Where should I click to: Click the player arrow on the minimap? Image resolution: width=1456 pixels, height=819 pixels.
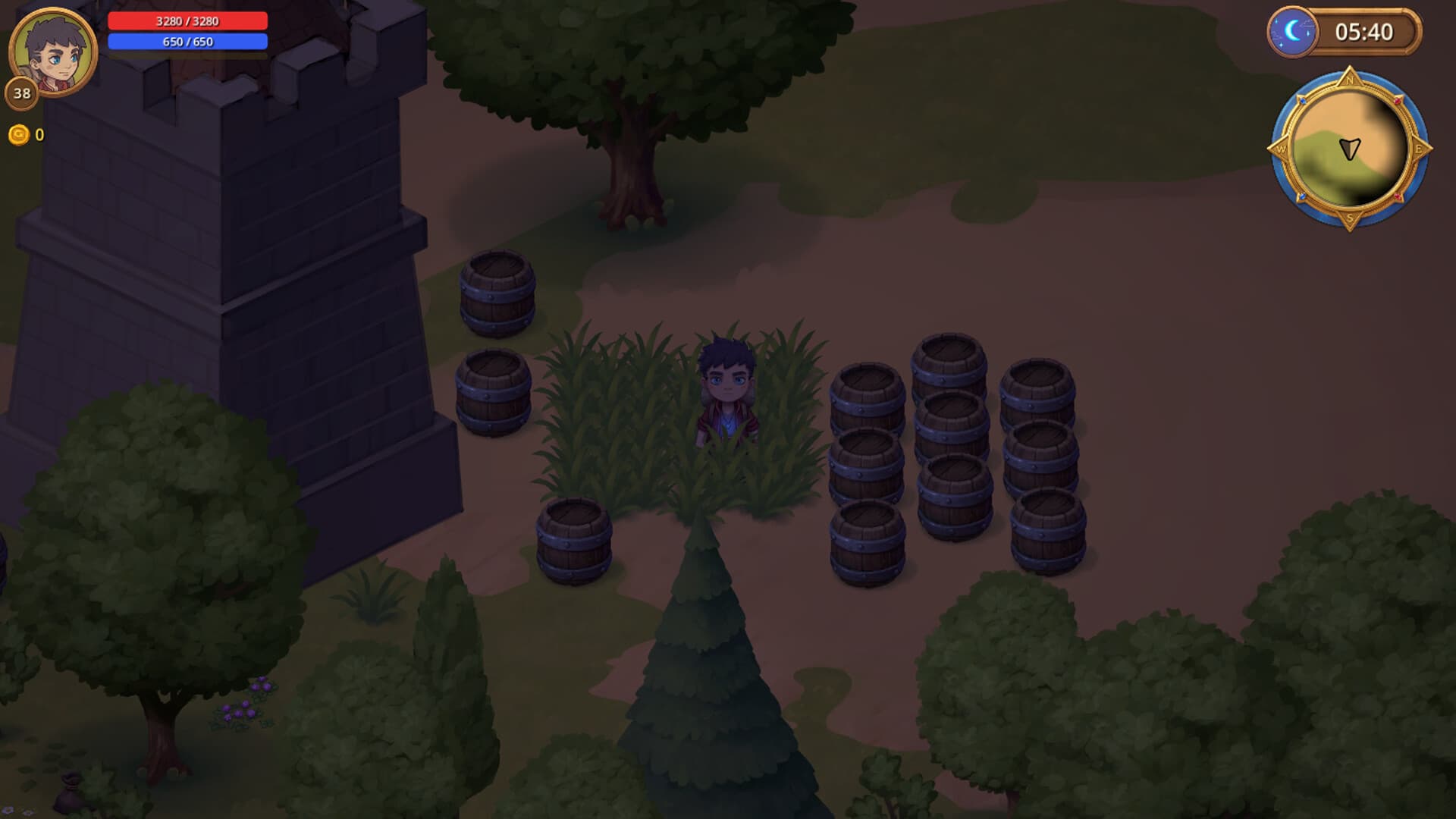click(1349, 149)
